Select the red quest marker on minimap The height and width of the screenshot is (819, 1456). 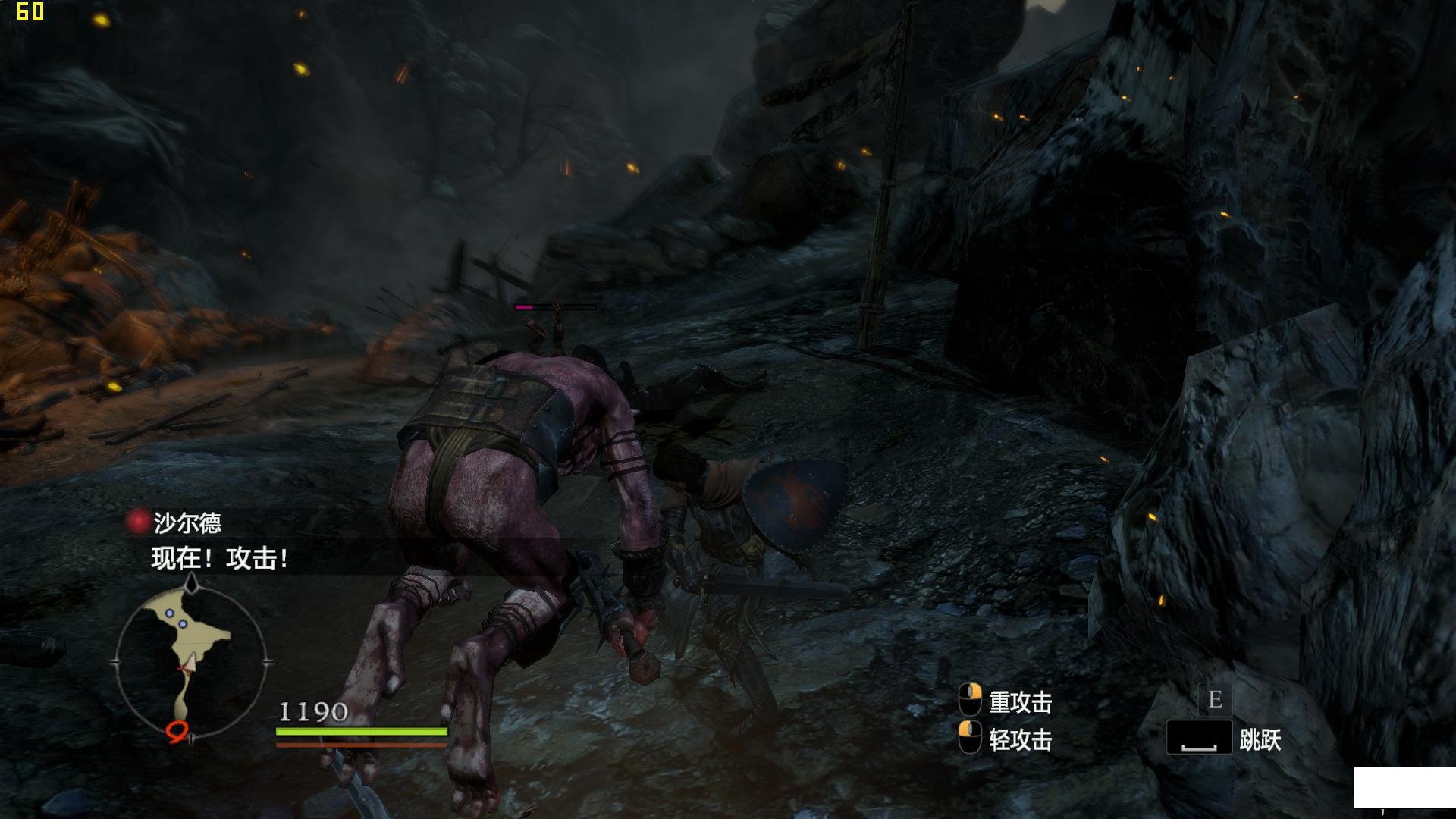pos(177,730)
